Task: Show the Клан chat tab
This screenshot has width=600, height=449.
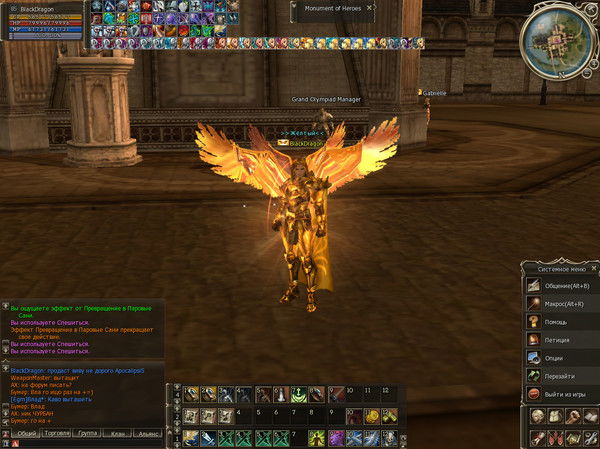Action: pyautogui.click(x=118, y=434)
